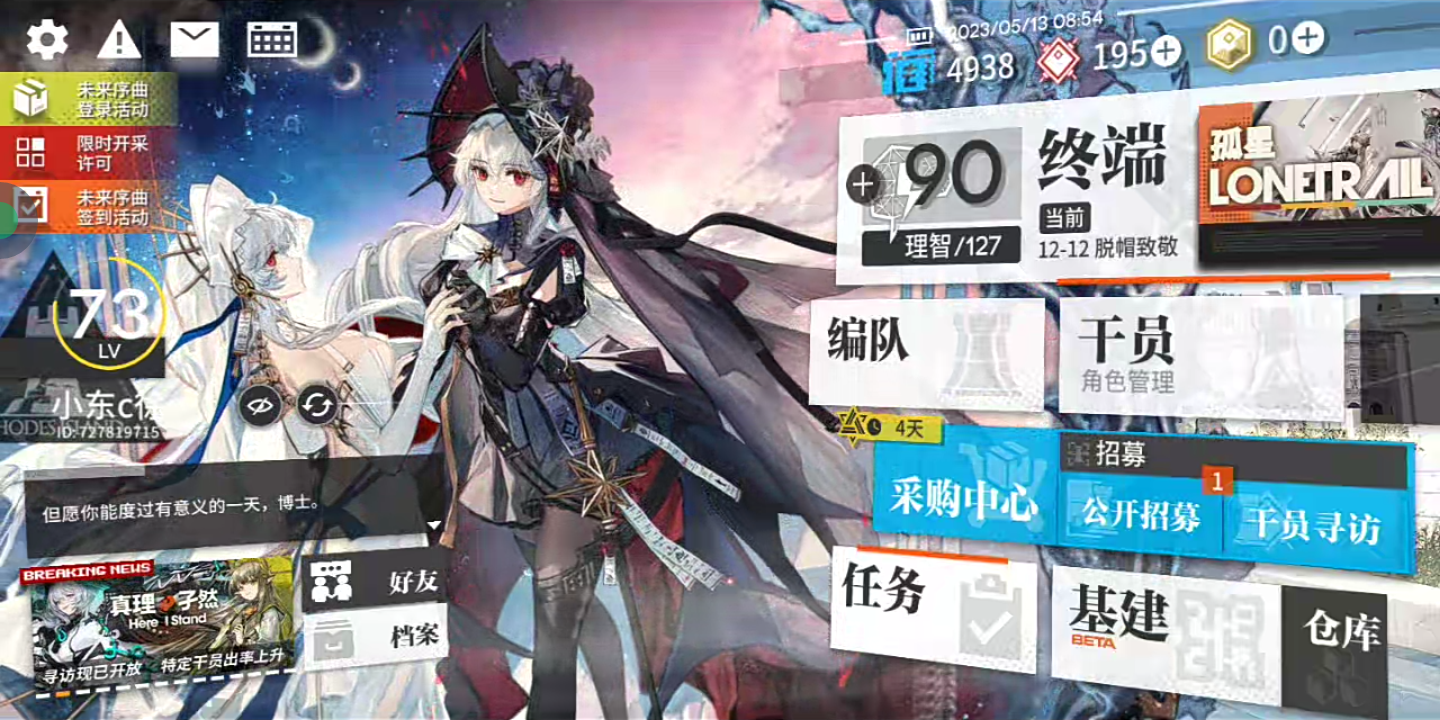Open the 编队 squad menu
This screenshot has height=720, width=1440.
click(925, 357)
